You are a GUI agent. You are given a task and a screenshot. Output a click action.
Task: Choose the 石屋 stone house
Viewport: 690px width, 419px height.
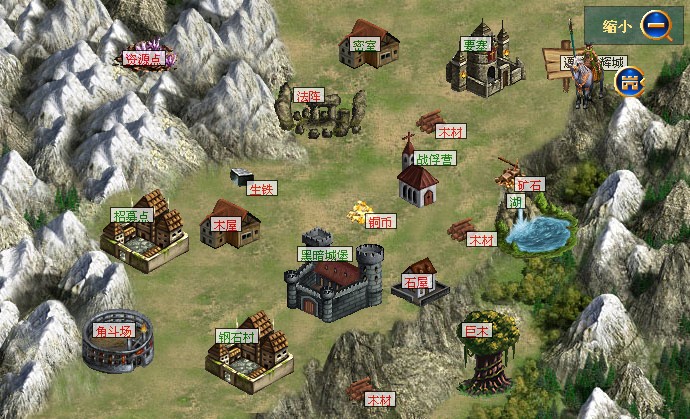[x=418, y=281]
